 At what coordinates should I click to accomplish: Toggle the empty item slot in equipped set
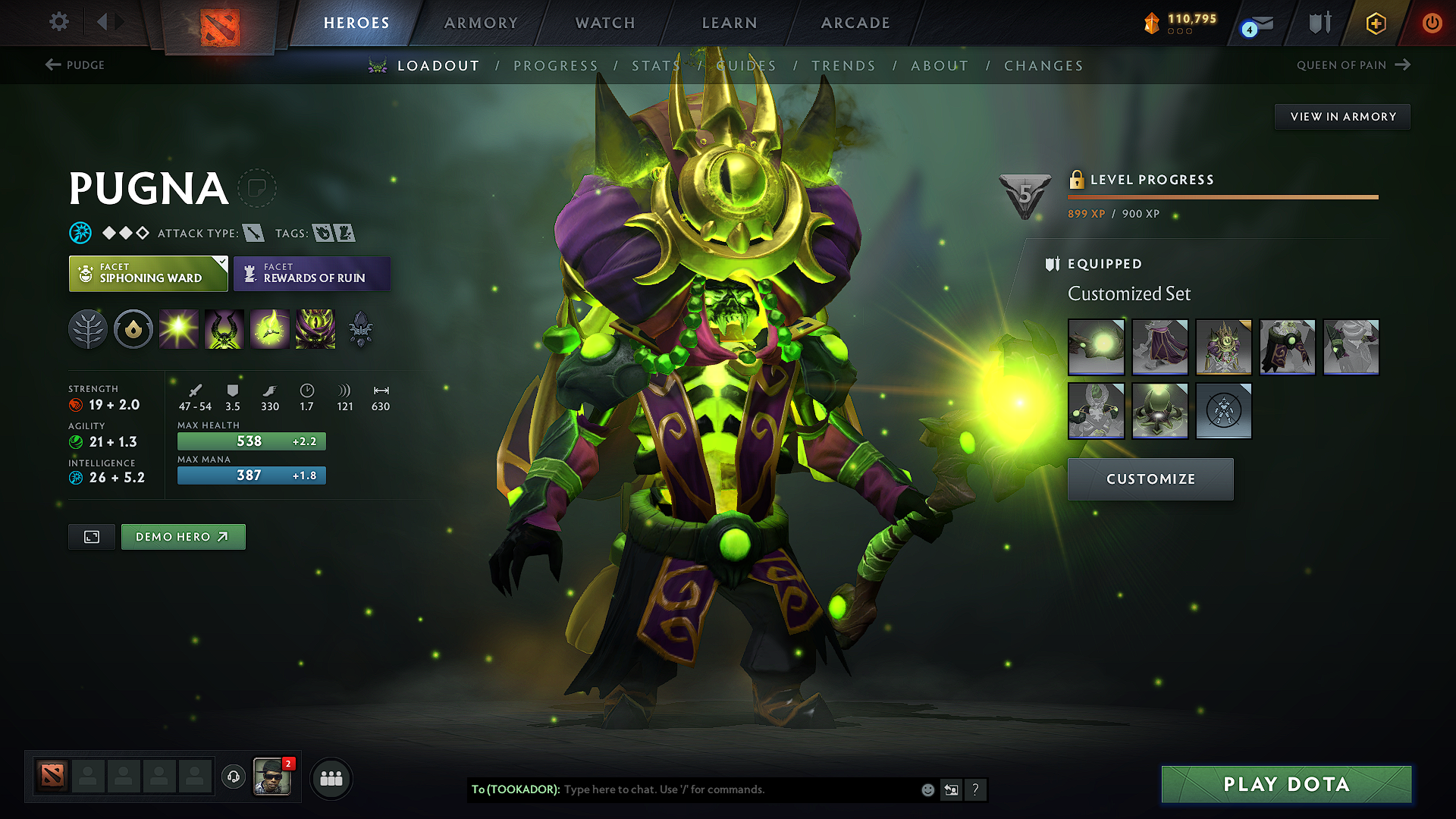click(1223, 411)
